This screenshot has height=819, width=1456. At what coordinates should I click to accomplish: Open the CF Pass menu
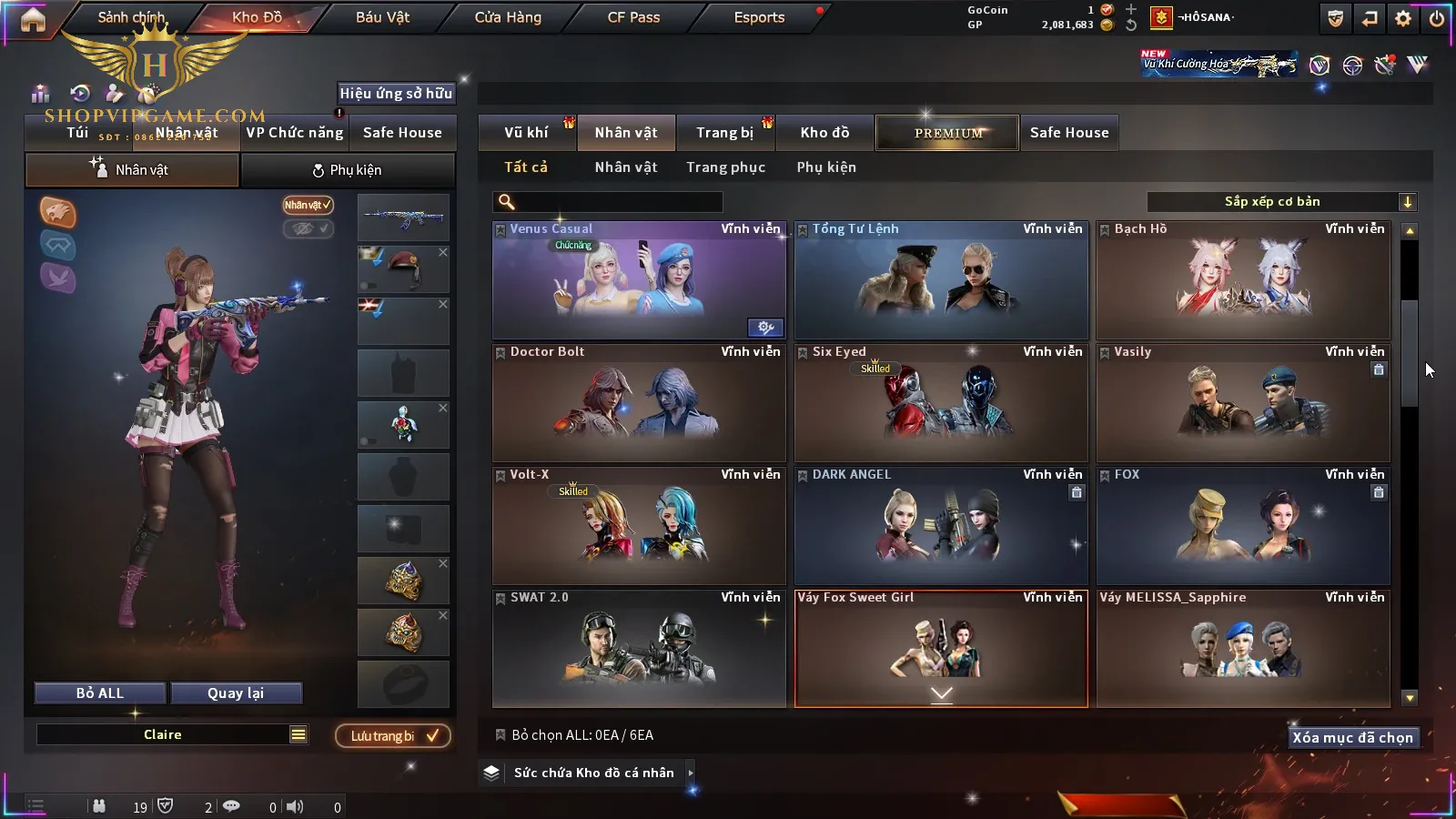633,17
